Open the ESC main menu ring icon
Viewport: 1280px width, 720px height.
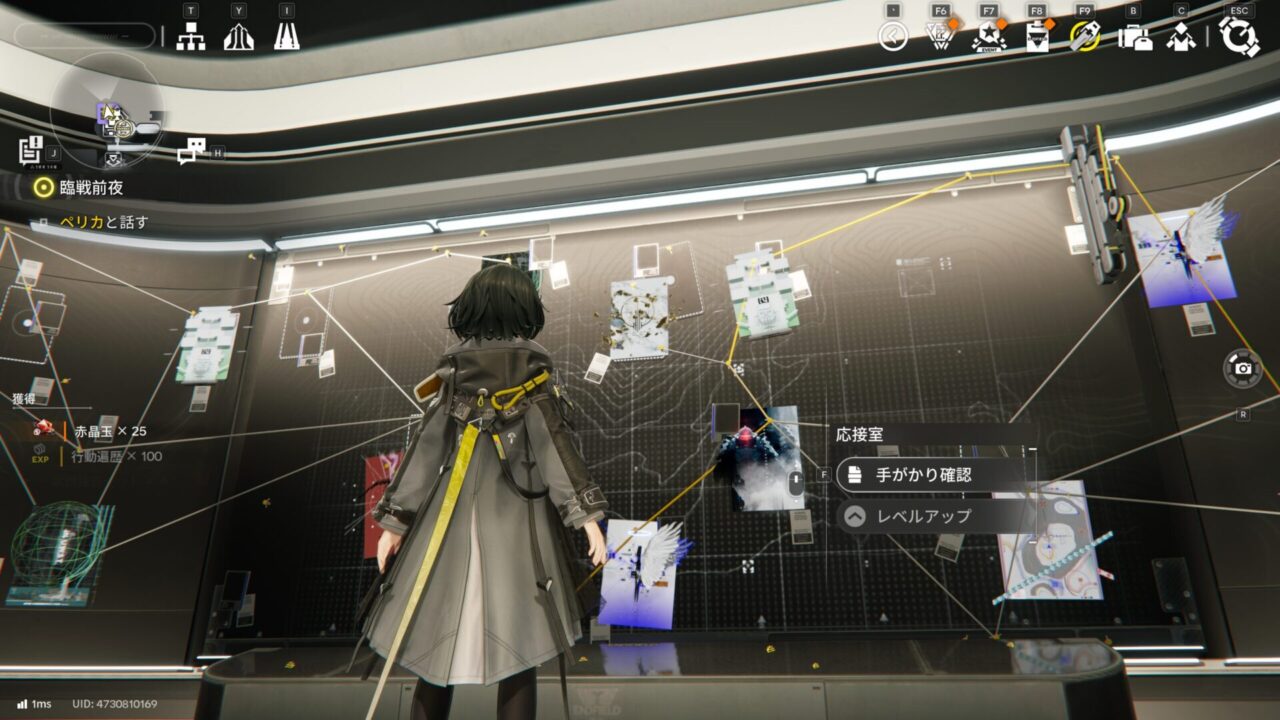pos(1239,36)
